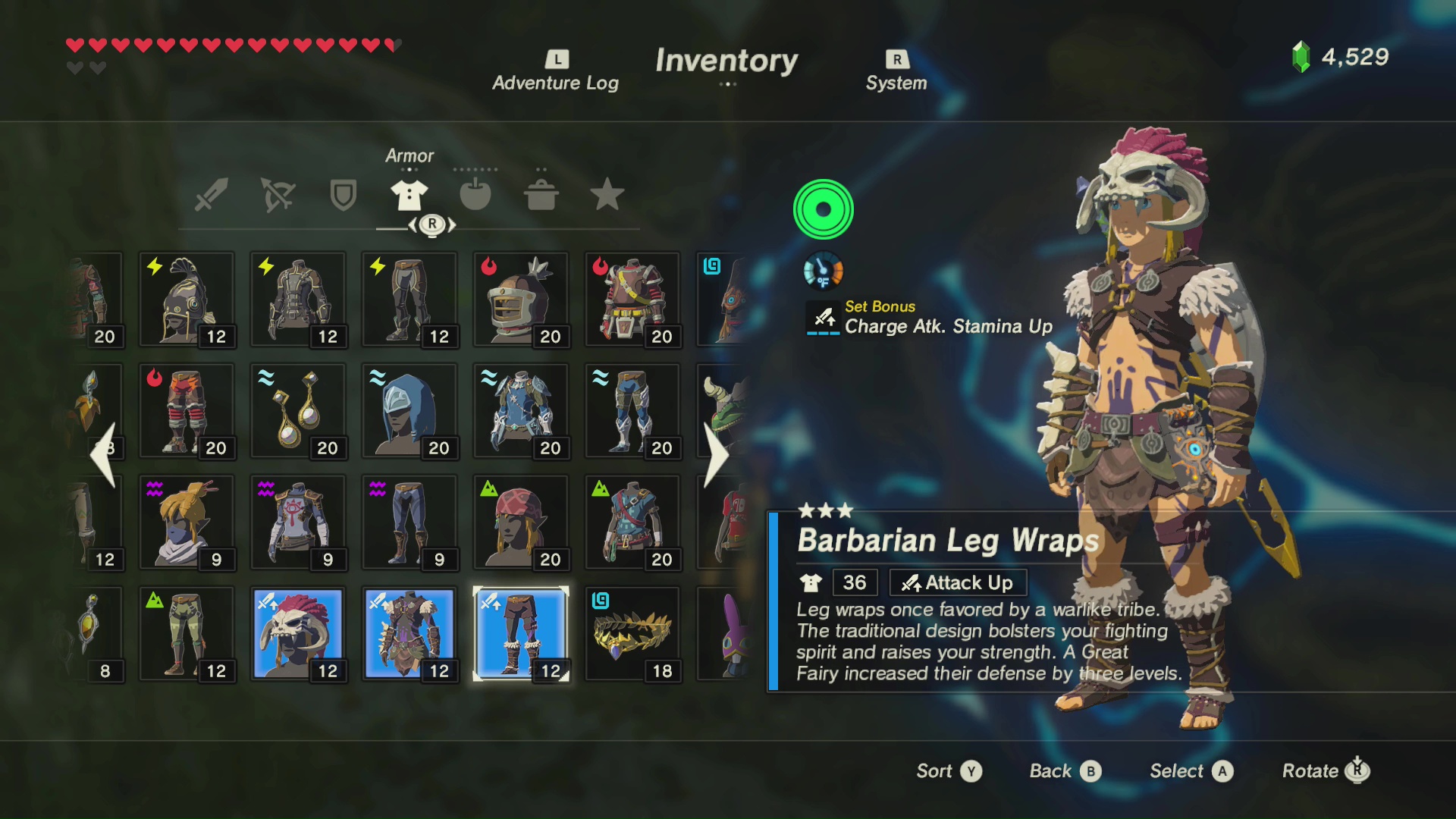Select the blond topknot stealth mask slot
This screenshot has width=1456, height=819.
pyautogui.click(x=187, y=522)
